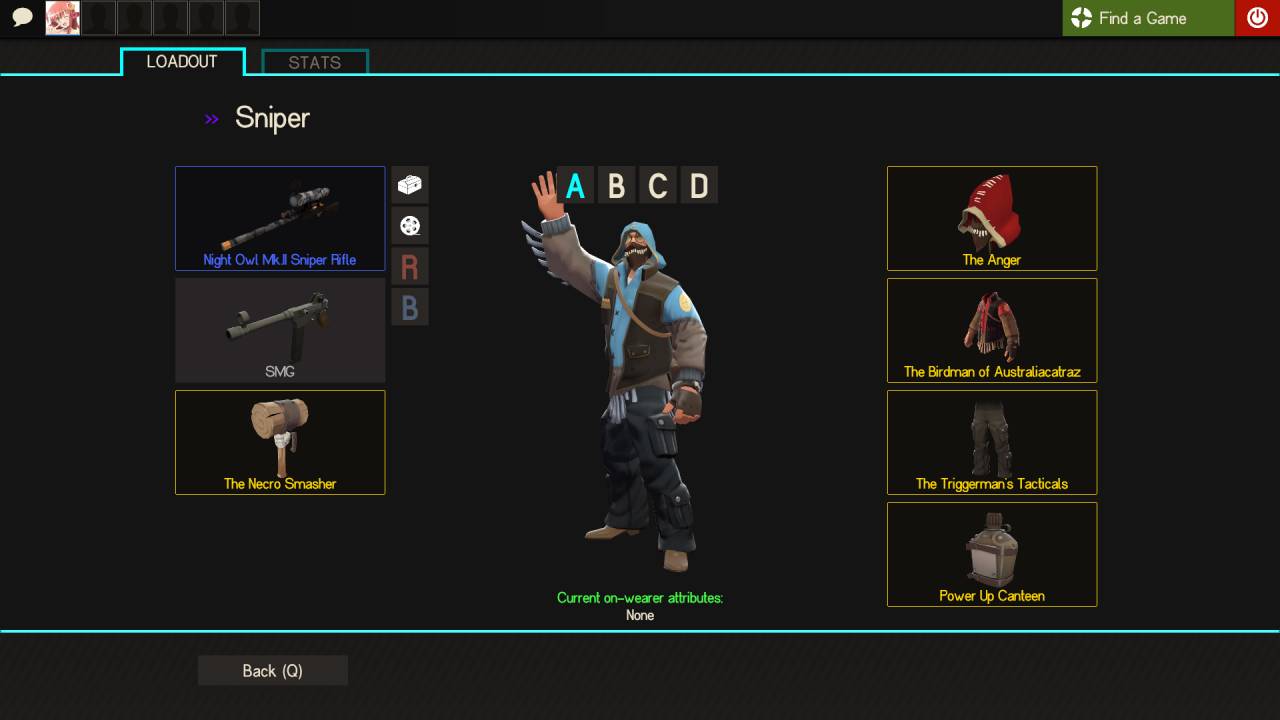
Task: Select the Loadout tab
Action: point(182,62)
